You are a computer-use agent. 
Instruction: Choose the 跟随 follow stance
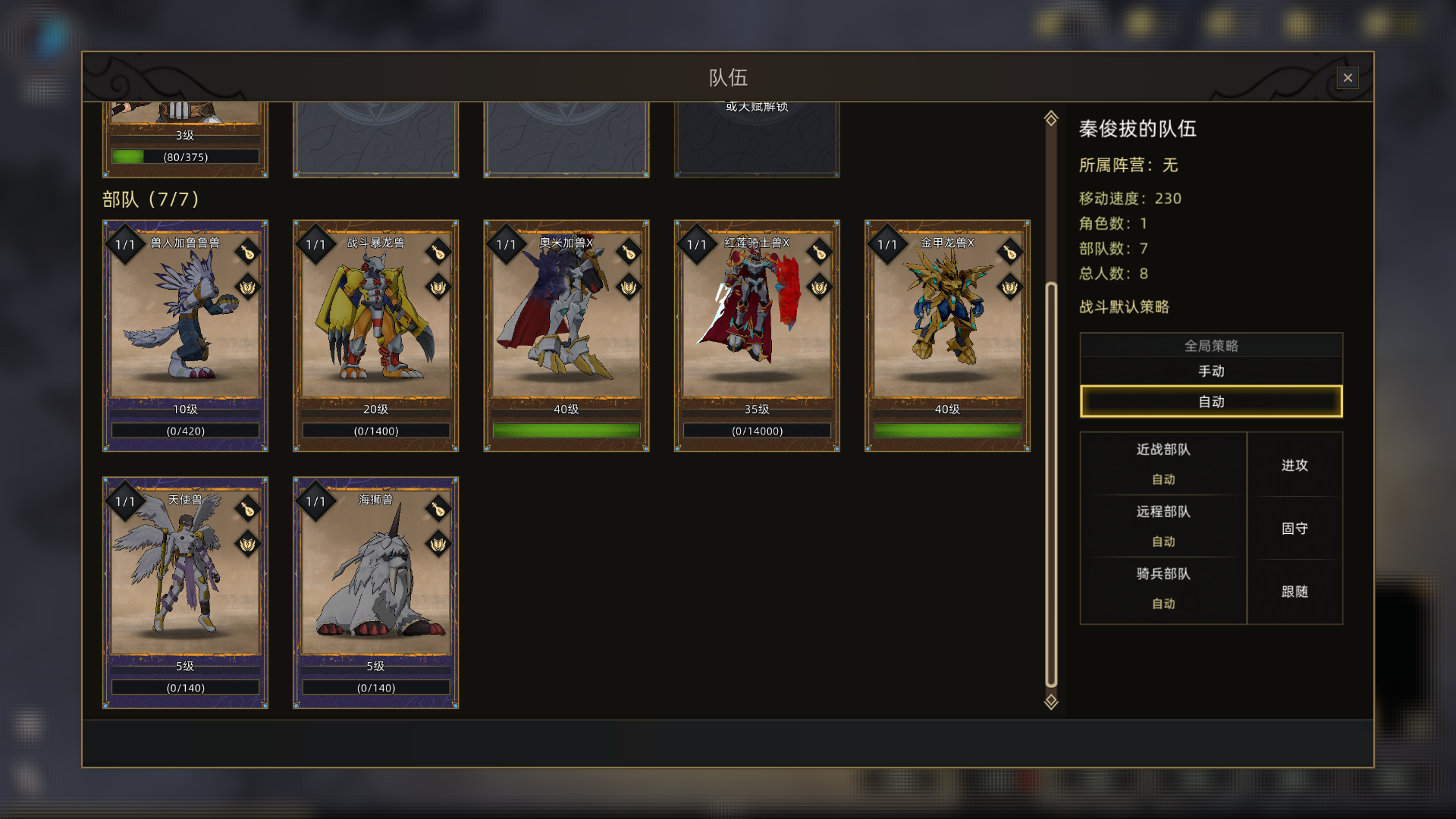point(1294,591)
